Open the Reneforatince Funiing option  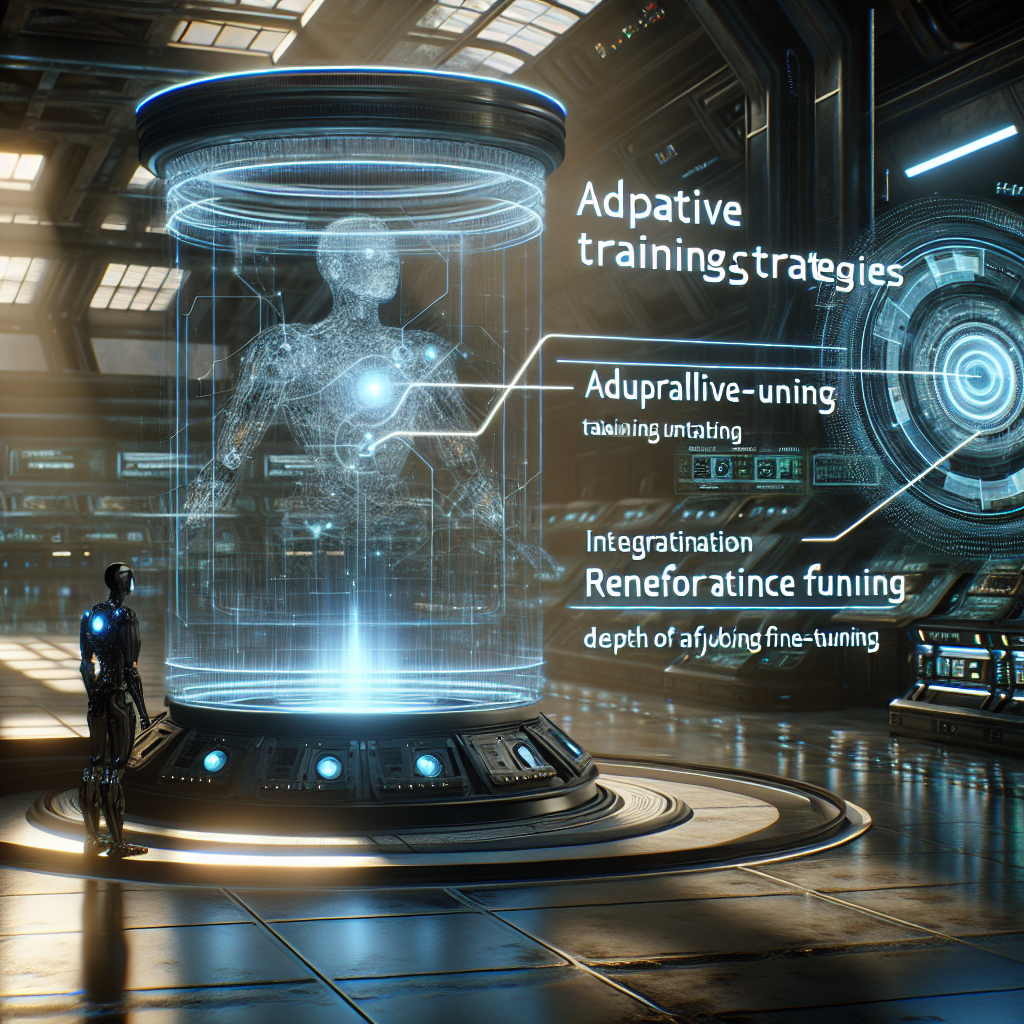click(x=744, y=584)
